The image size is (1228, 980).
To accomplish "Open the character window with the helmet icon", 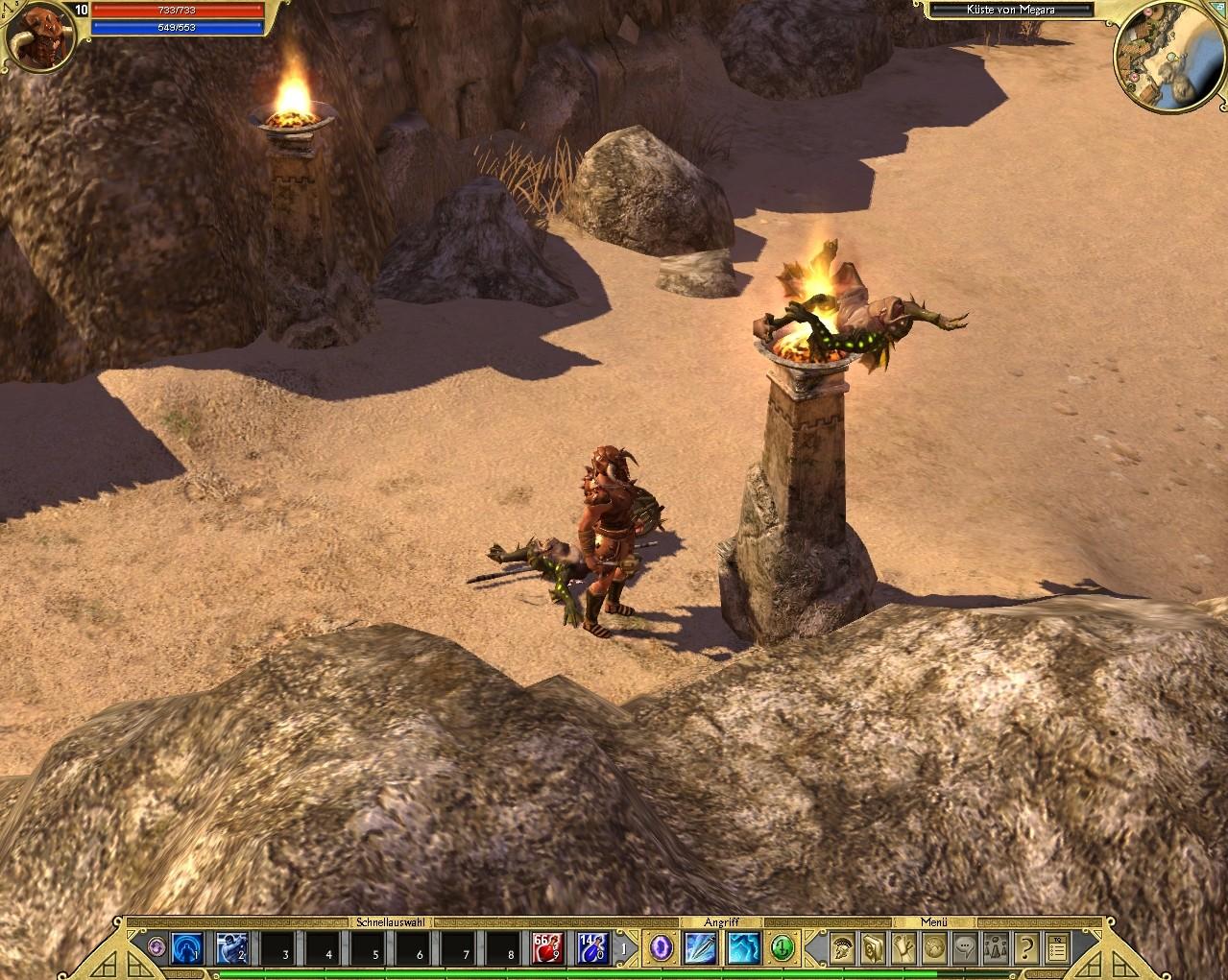I will tap(843, 948).
